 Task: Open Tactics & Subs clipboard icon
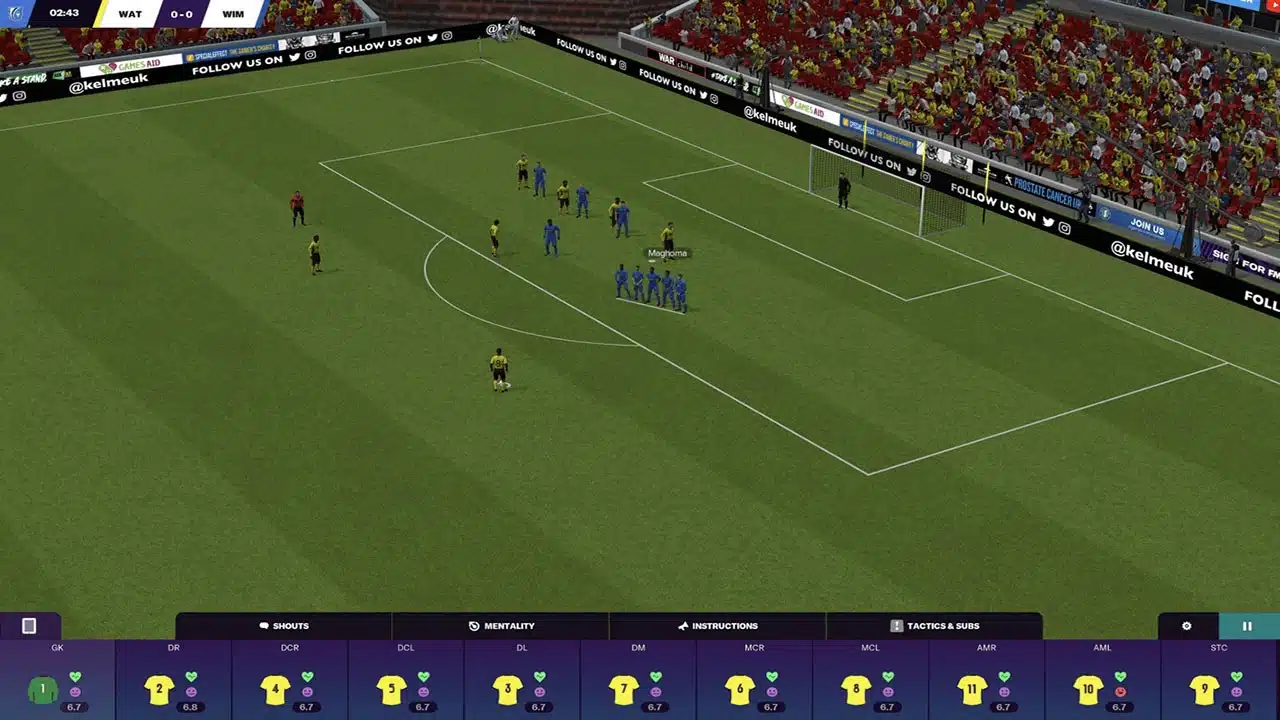tap(896, 626)
